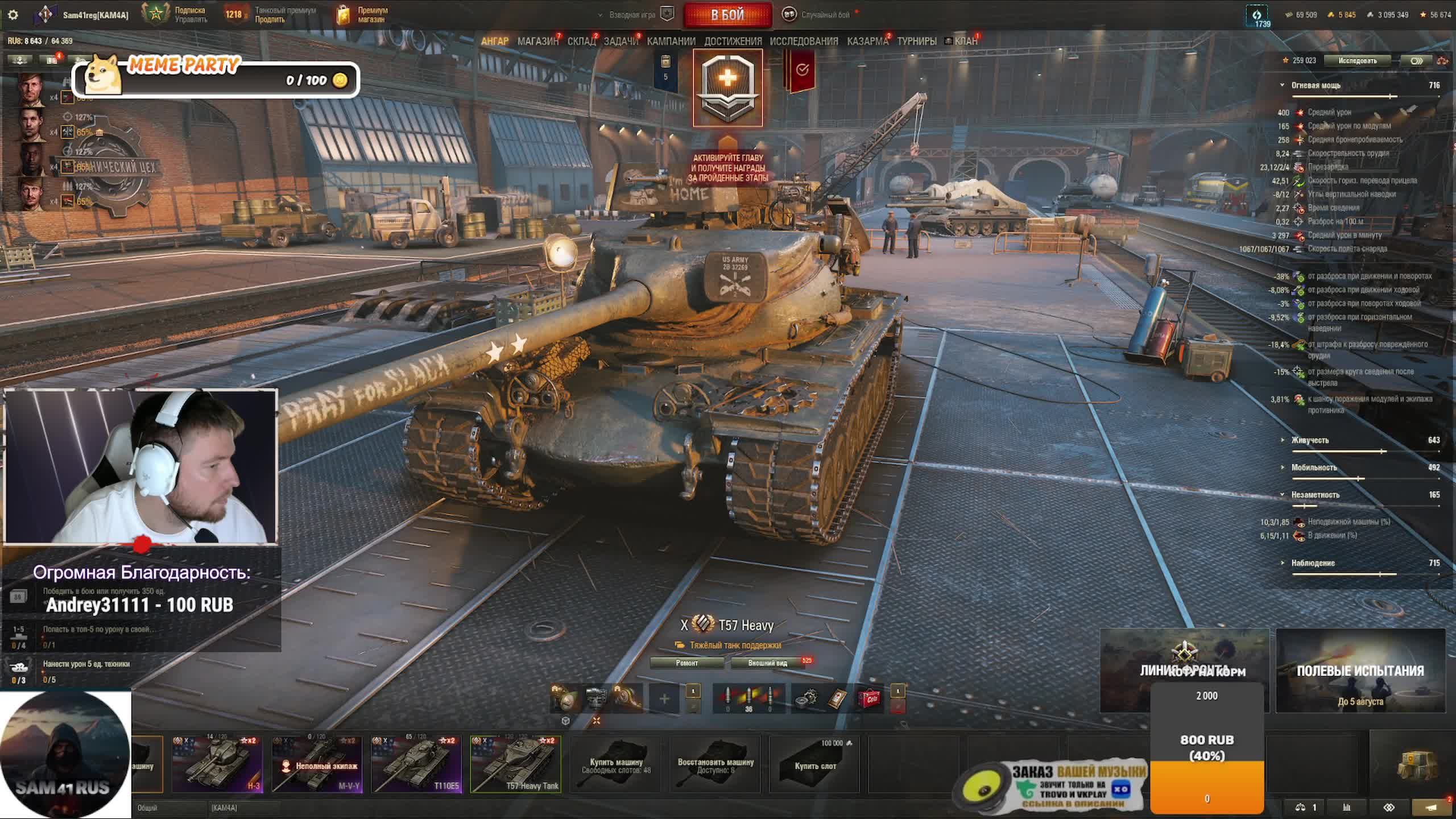
Task: Open the КЛАН tab
Action: tap(965, 41)
